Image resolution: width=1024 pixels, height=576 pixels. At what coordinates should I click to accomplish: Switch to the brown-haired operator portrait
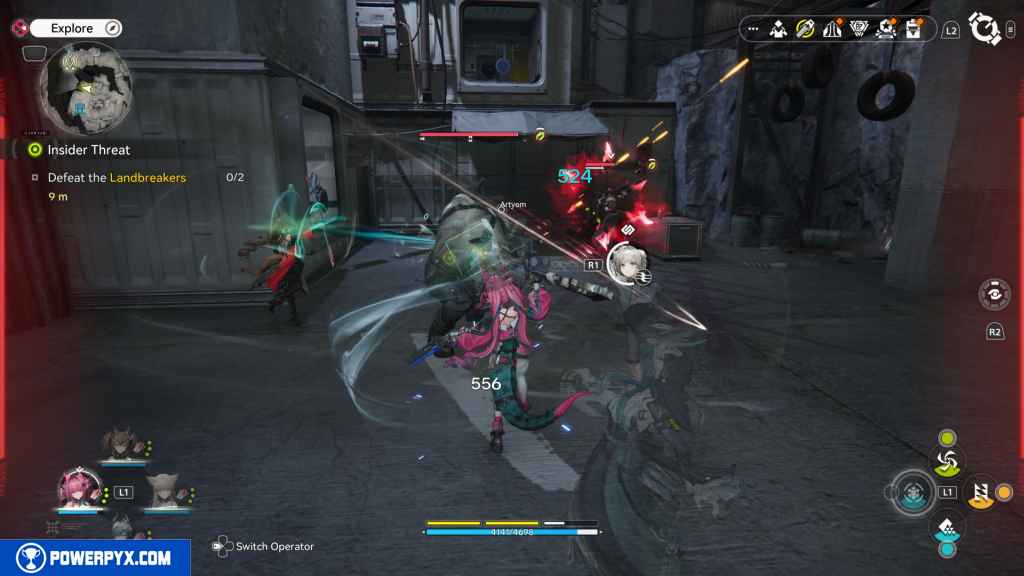click(122, 444)
